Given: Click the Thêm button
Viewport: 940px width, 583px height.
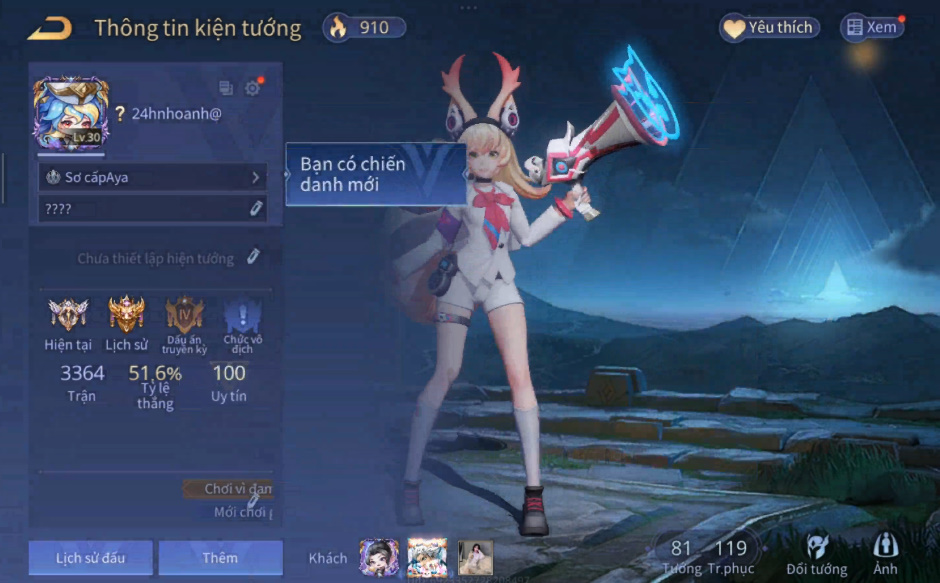Looking at the screenshot, I should (x=220, y=558).
